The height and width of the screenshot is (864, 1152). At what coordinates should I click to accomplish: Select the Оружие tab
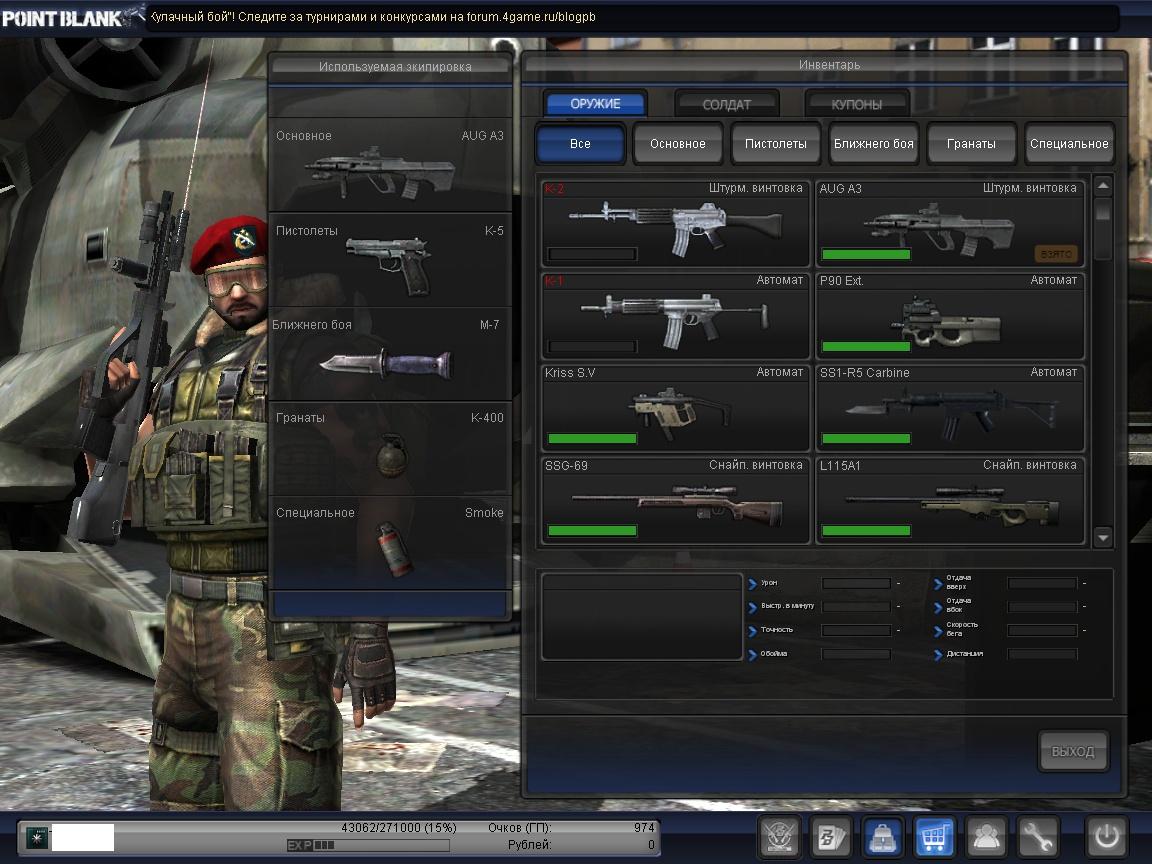596,104
